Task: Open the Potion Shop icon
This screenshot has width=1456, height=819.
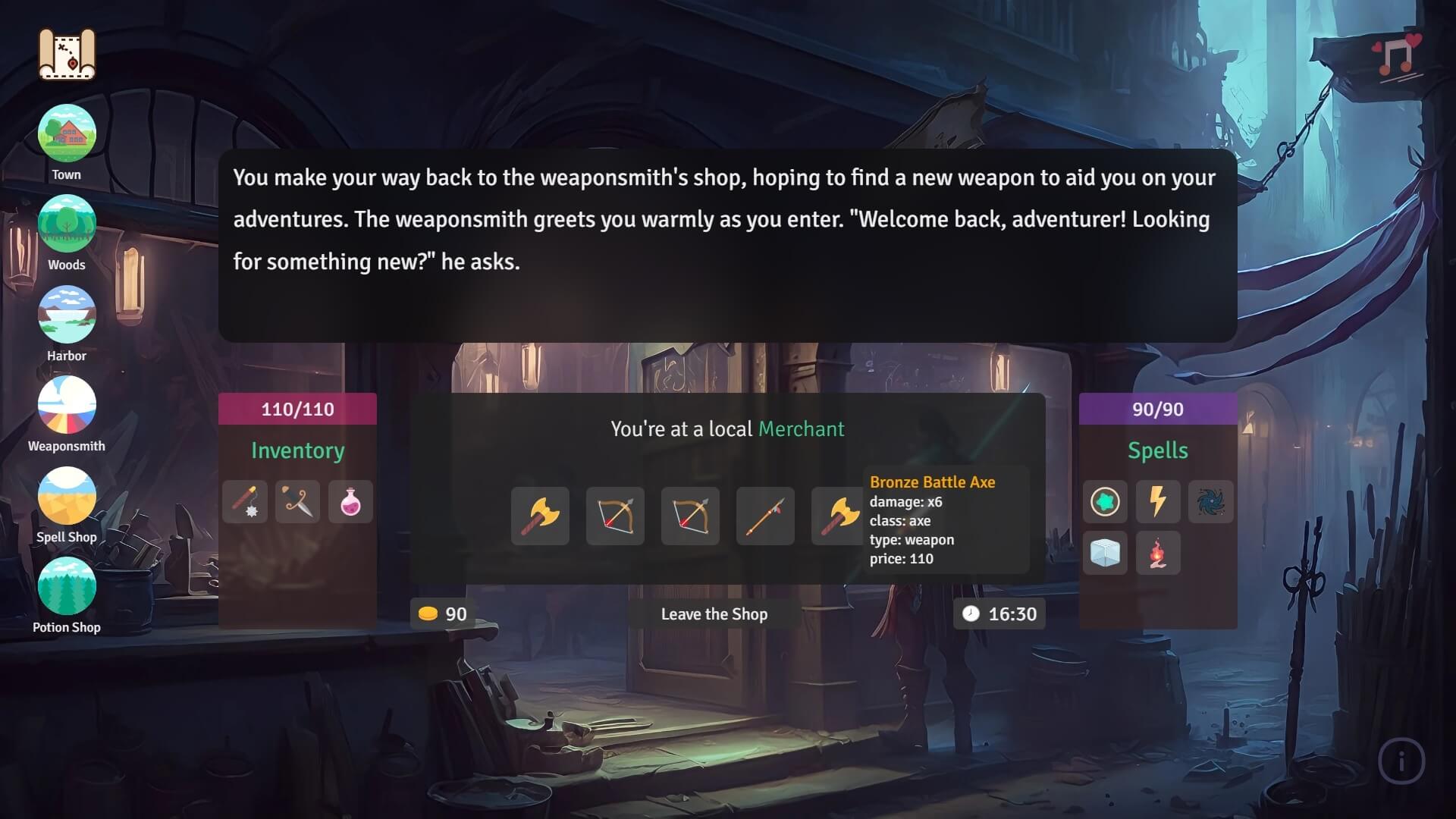Action: (66, 588)
